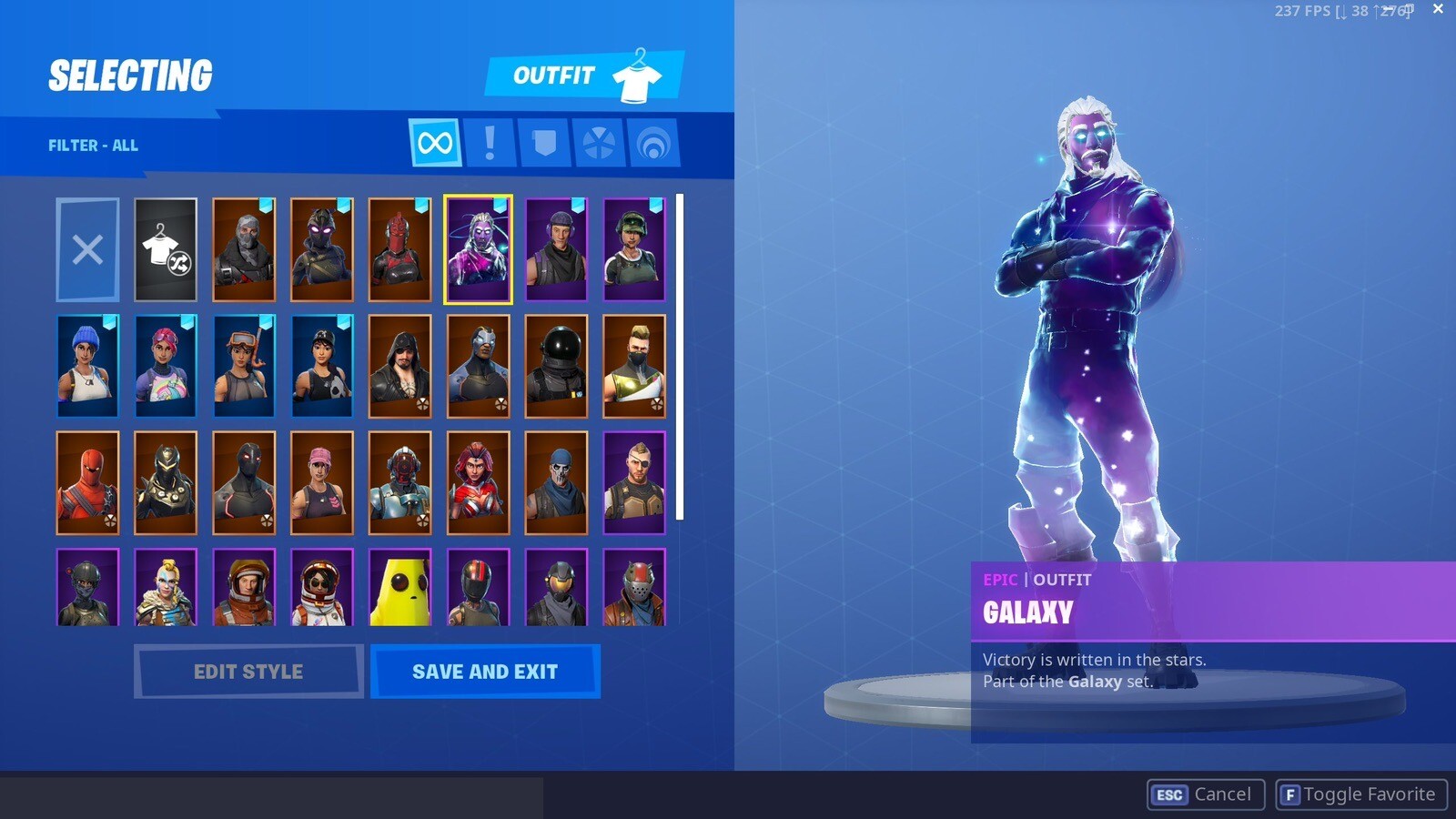This screenshot has height=819, width=1456.
Task: Open the FILTER - ALL dropdown
Action: pyautogui.click(x=93, y=145)
